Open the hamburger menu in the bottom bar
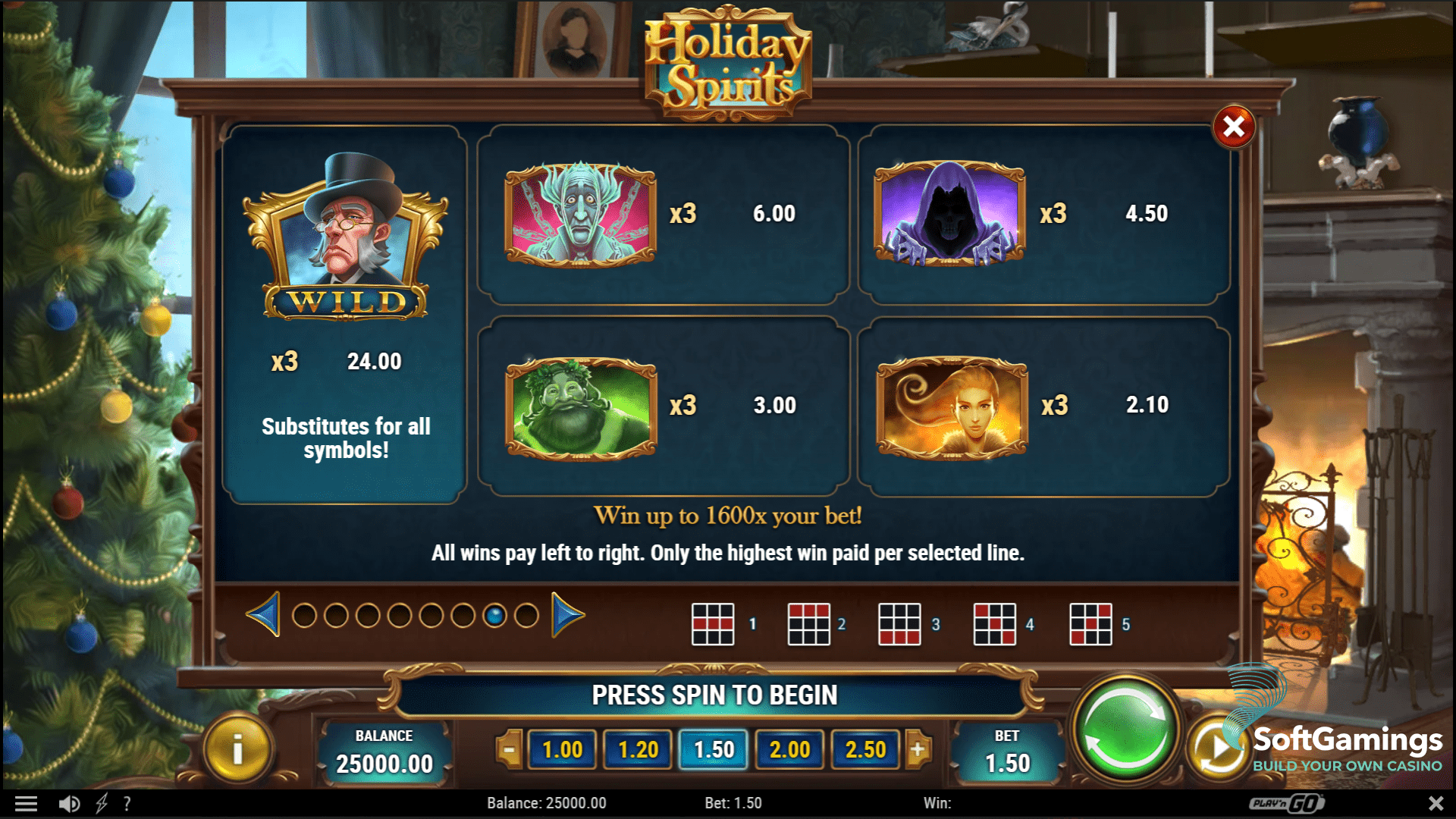1456x819 pixels. 27,802
